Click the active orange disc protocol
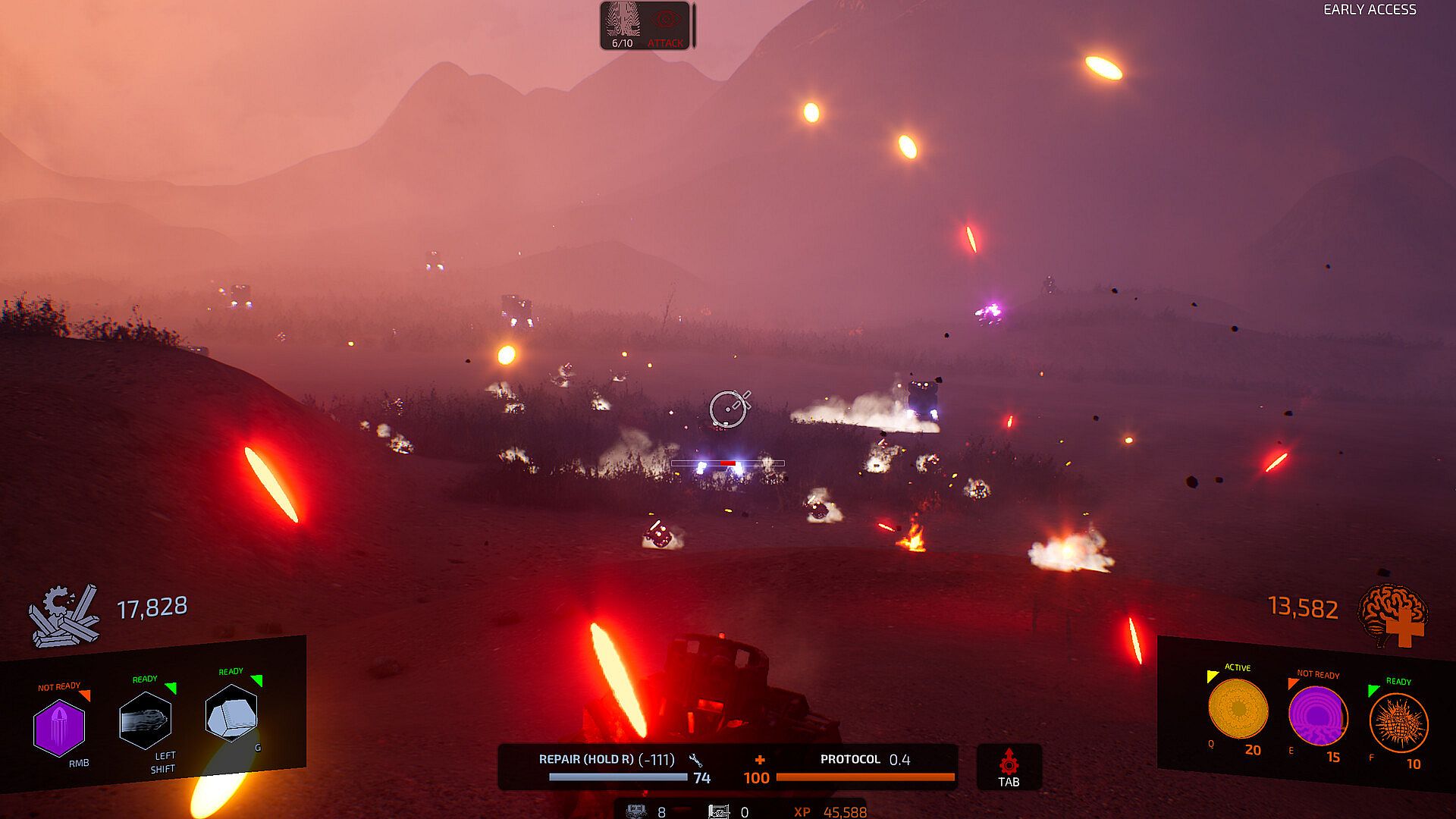Image resolution: width=1456 pixels, height=819 pixels. tap(1238, 710)
